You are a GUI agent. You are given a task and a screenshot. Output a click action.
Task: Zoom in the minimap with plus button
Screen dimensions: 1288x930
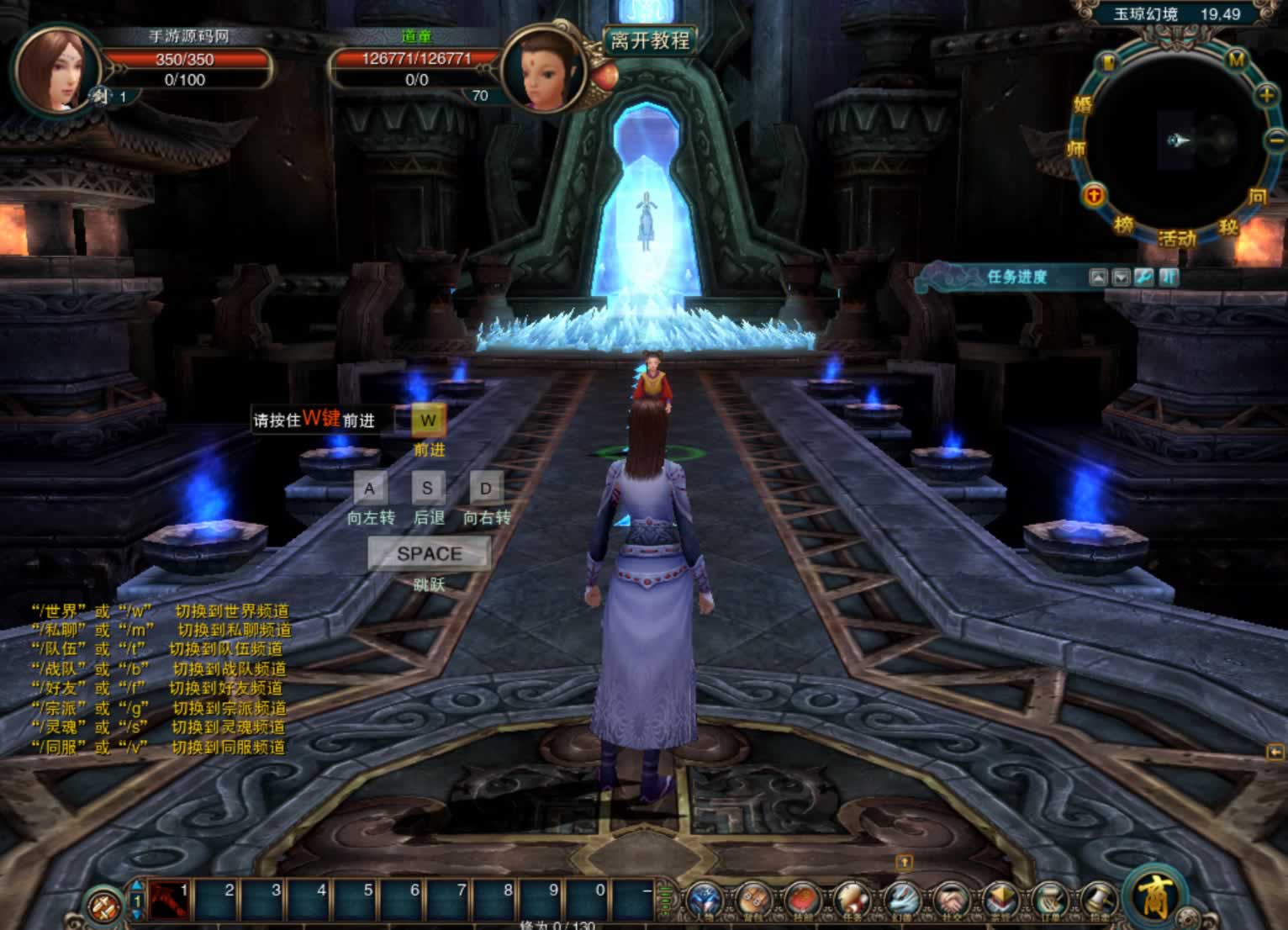1266,96
